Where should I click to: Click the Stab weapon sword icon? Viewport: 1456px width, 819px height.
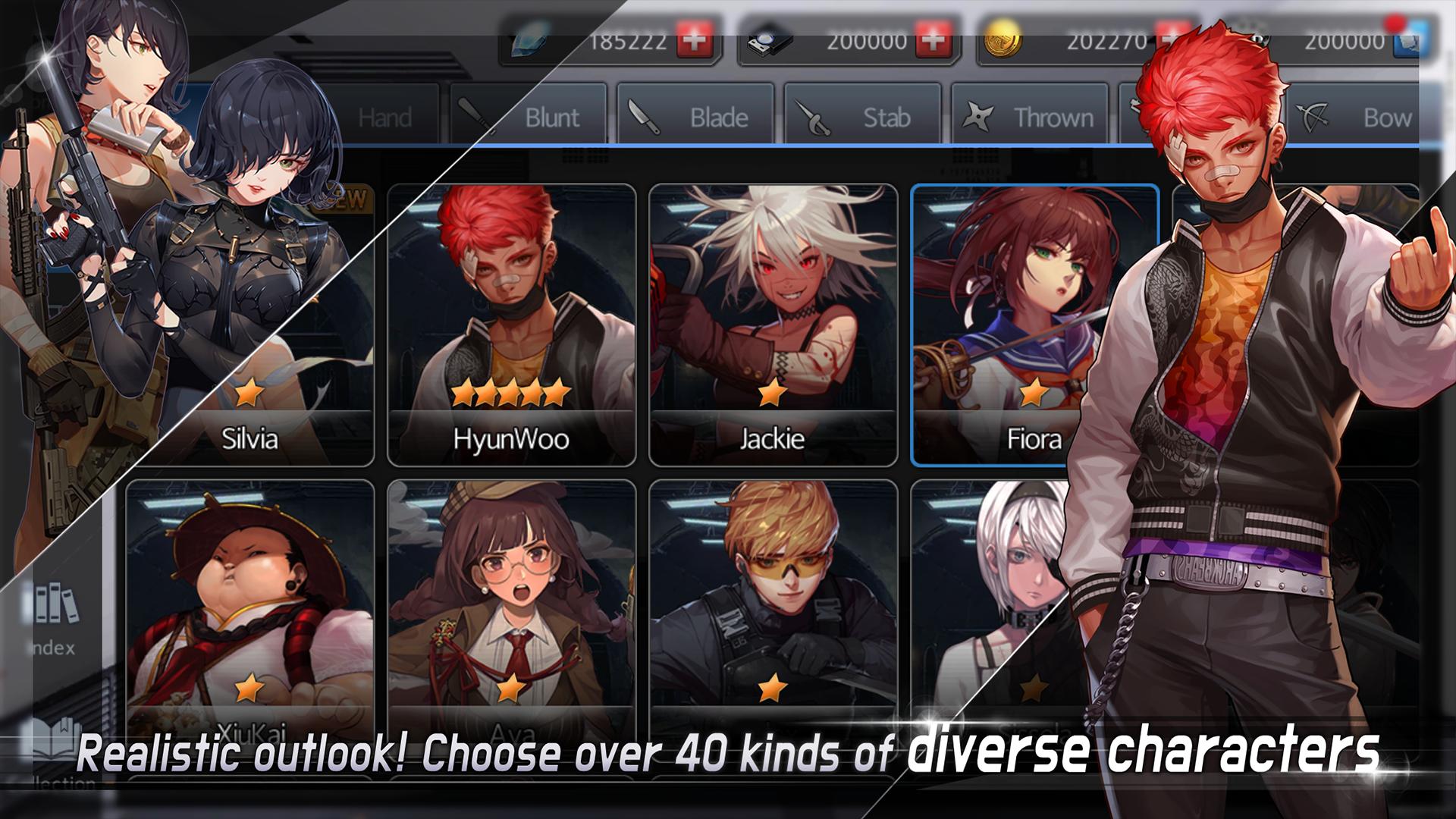(811, 118)
